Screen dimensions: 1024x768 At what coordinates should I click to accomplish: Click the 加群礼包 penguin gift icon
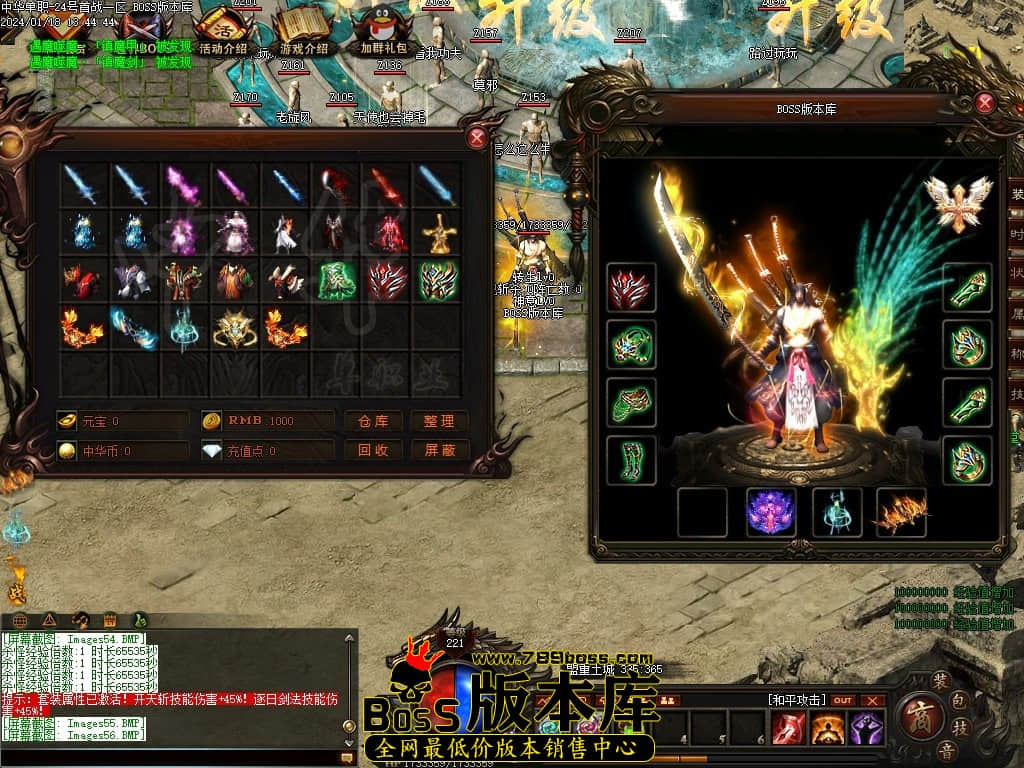[383, 30]
